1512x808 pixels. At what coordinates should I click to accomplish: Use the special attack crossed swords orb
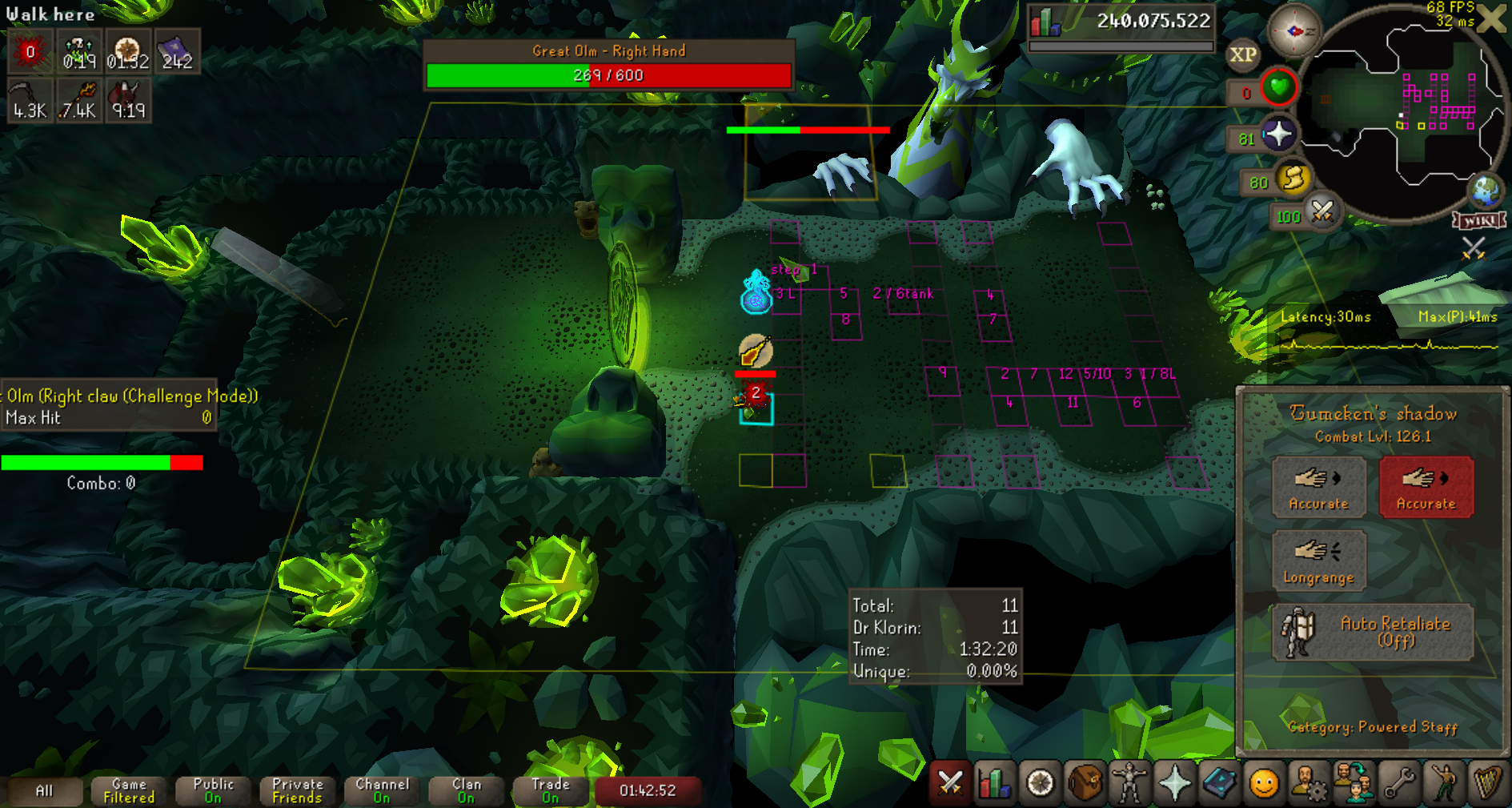pyautogui.click(x=1322, y=212)
